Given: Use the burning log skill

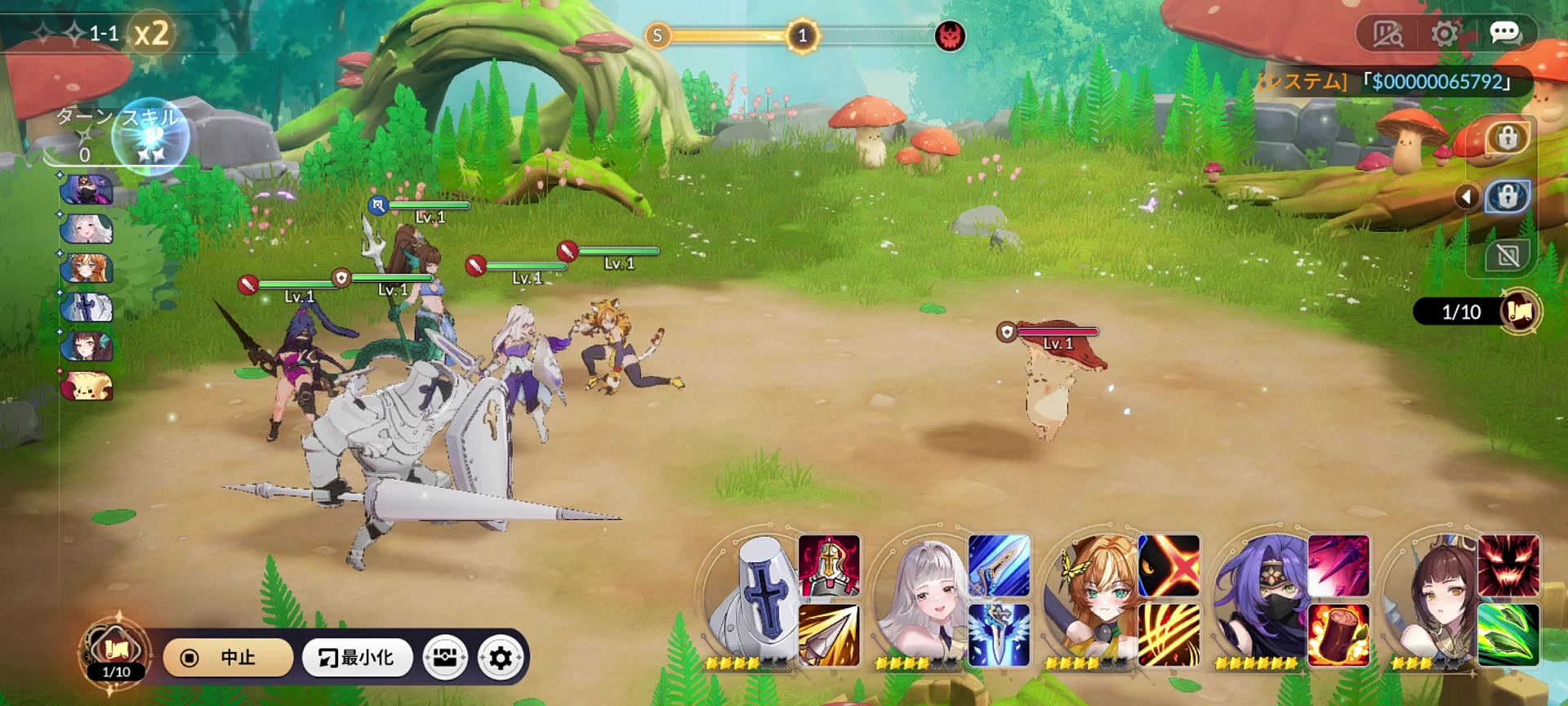Looking at the screenshot, I should point(1339,635).
